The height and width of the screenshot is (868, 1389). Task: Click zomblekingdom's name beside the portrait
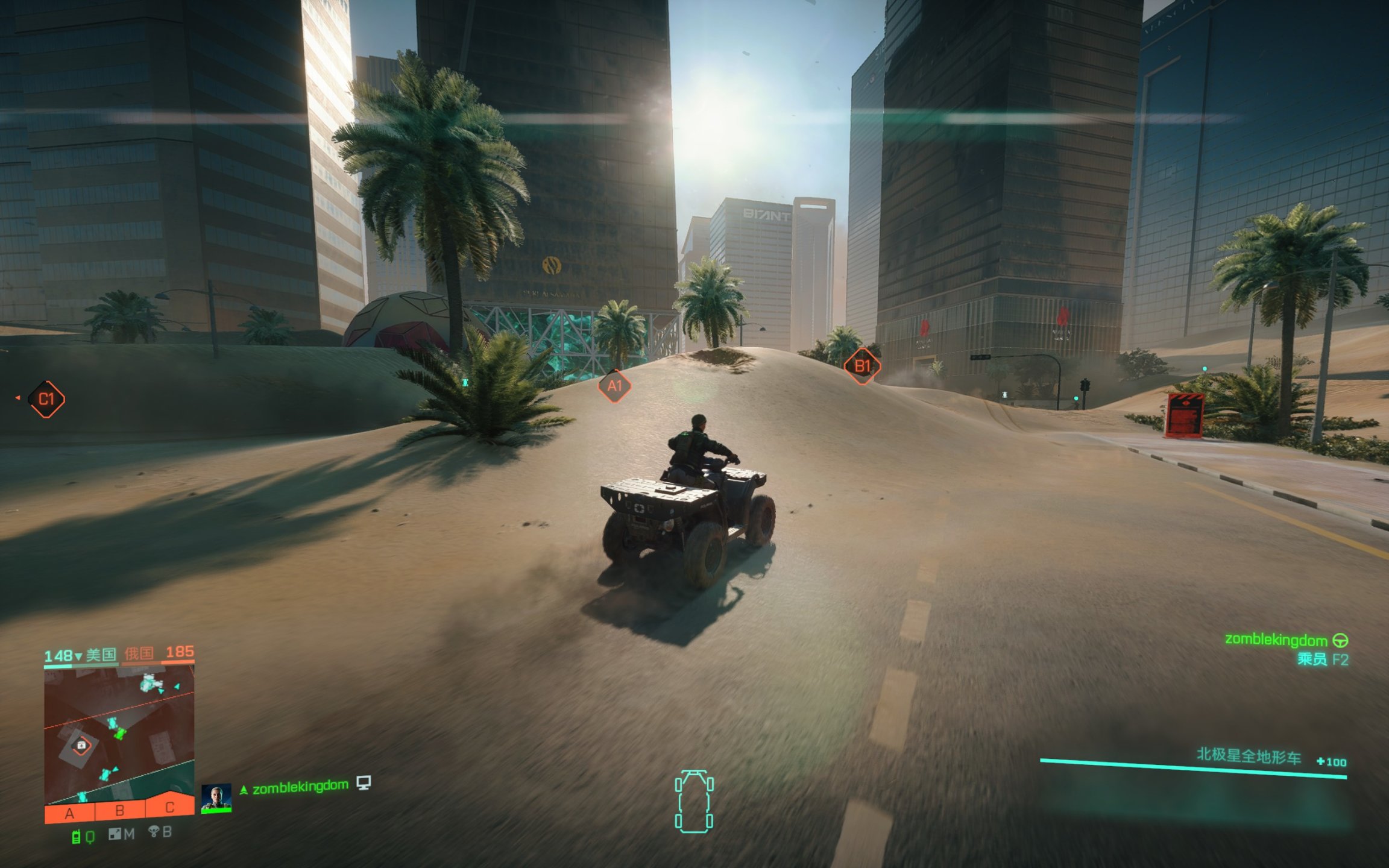tap(300, 787)
